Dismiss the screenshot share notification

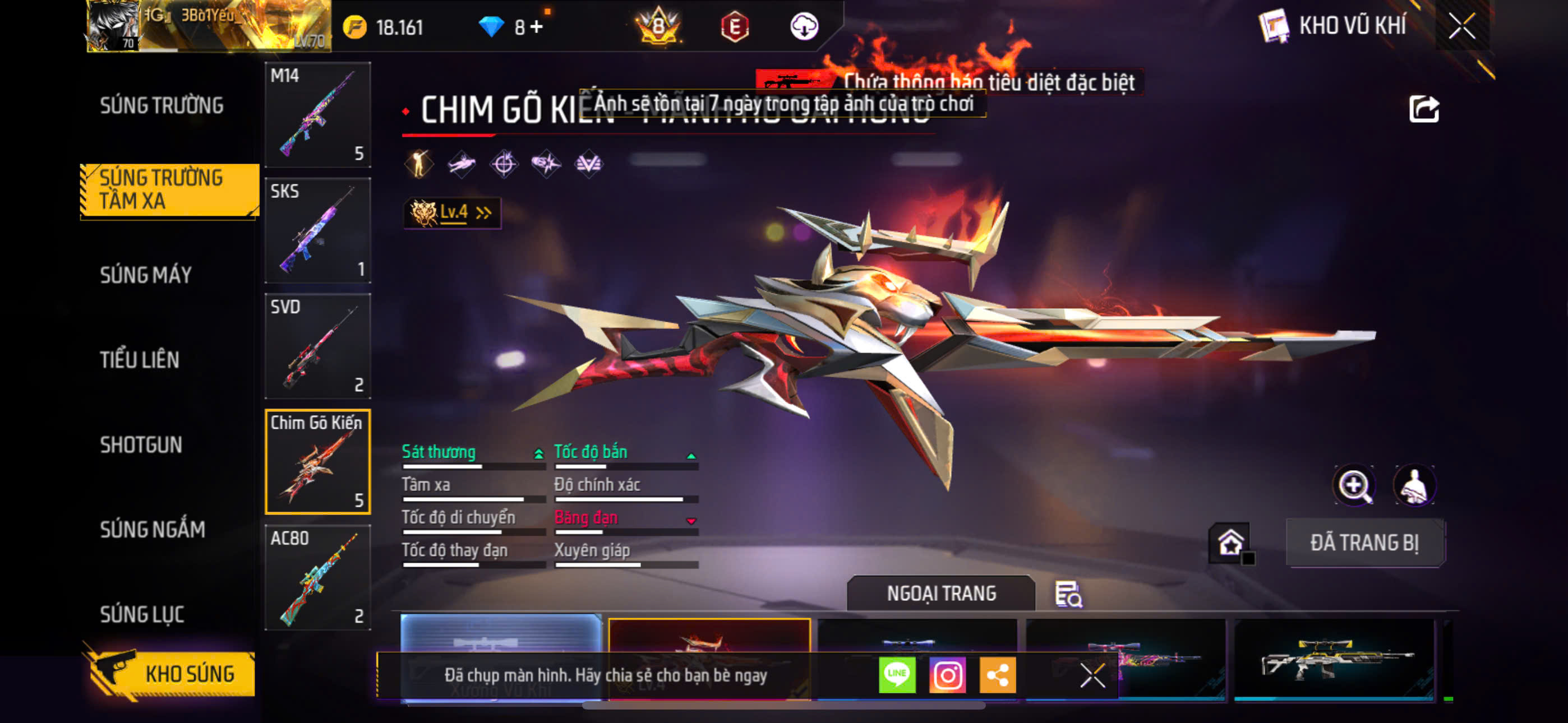click(1092, 675)
